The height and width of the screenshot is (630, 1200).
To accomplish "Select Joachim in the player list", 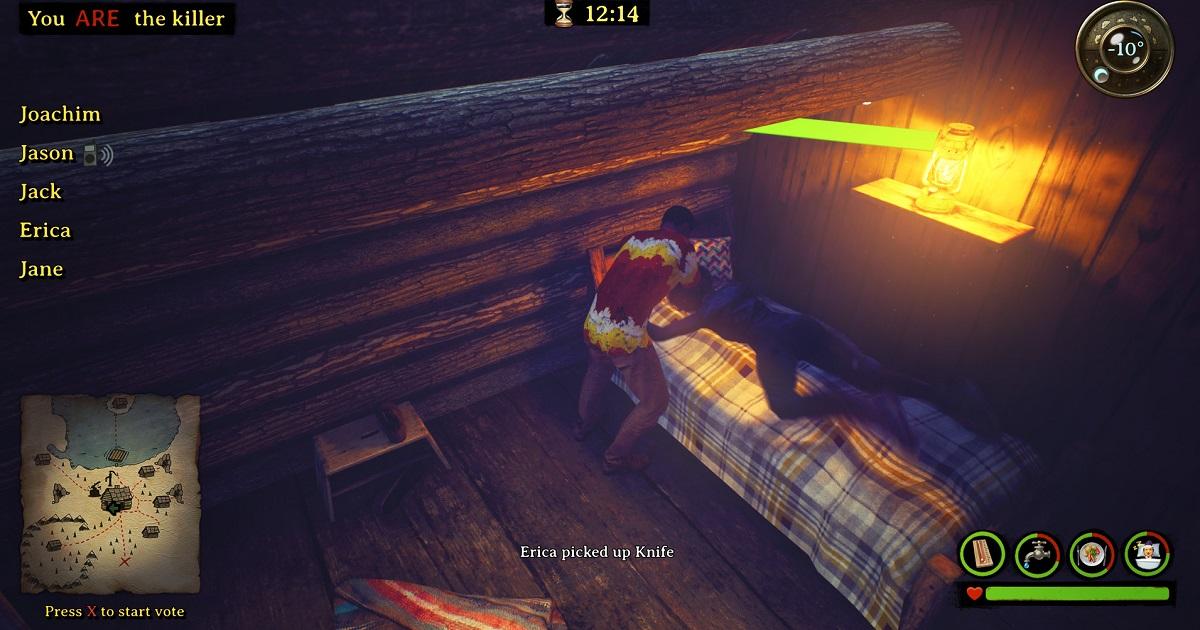I will [x=60, y=115].
